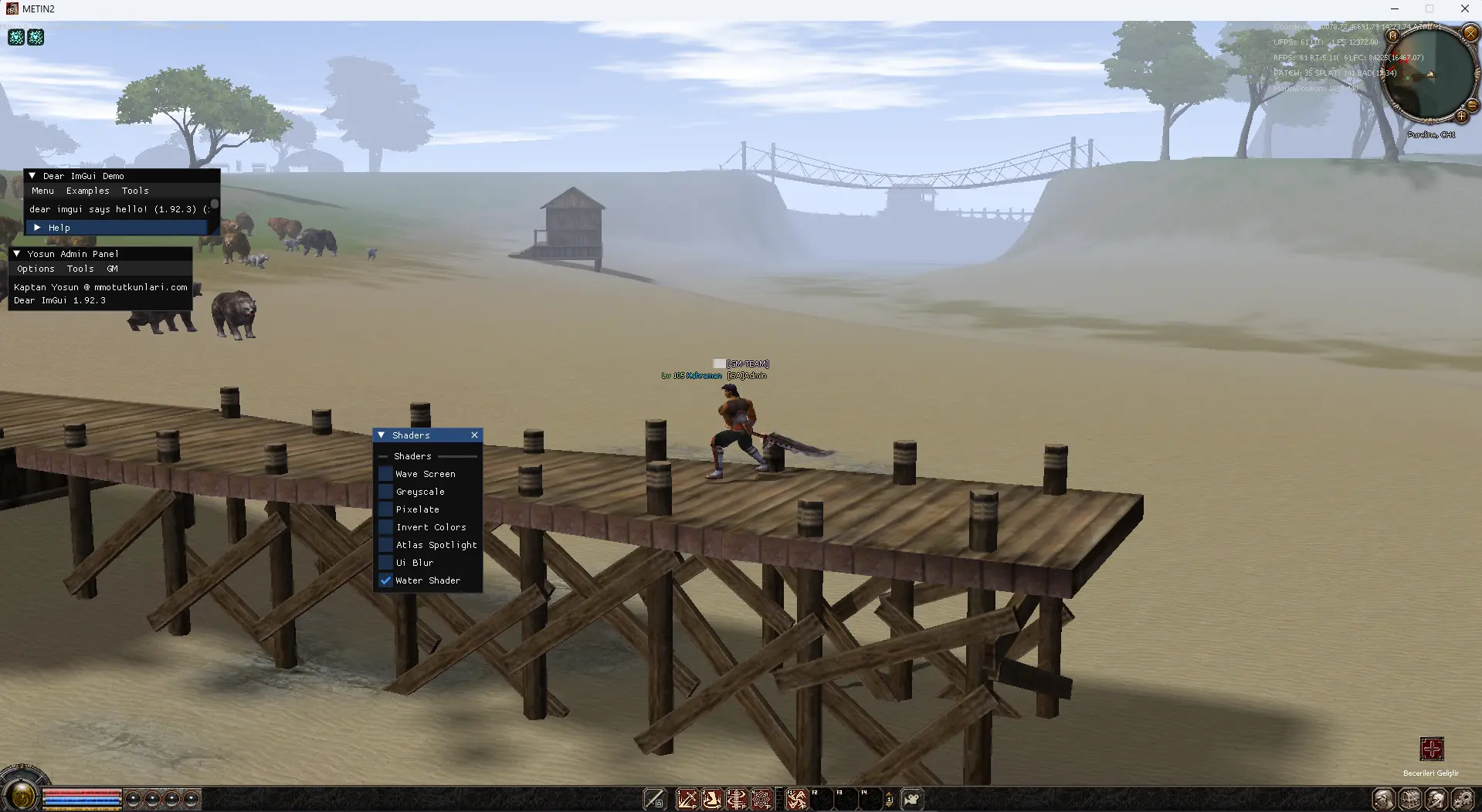Collapse the Yosun Admin Panel window
Image resolution: width=1482 pixels, height=812 pixels.
point(17,254)
